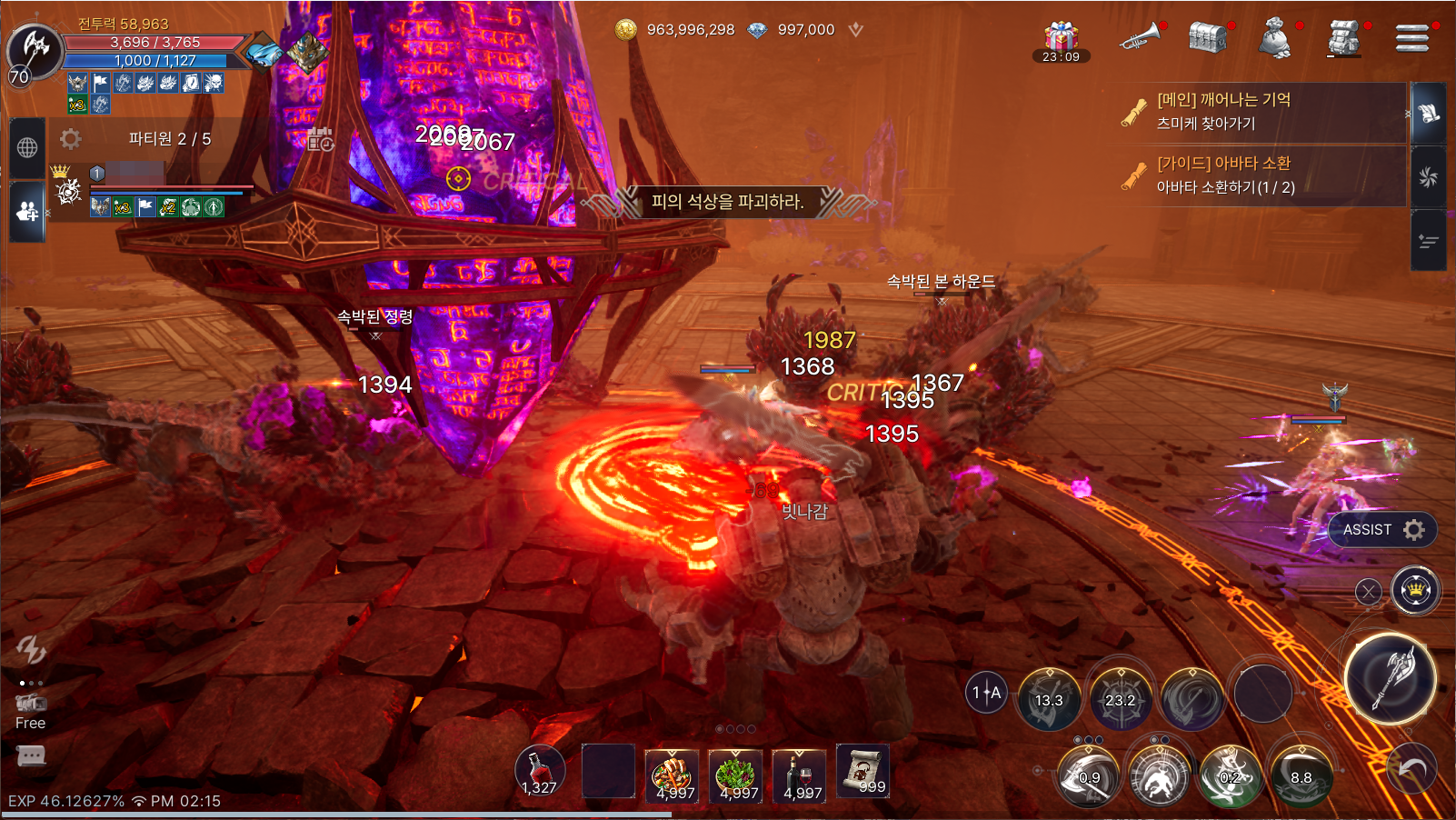
Task: Open the globe world map button
Action: (27, 147)
